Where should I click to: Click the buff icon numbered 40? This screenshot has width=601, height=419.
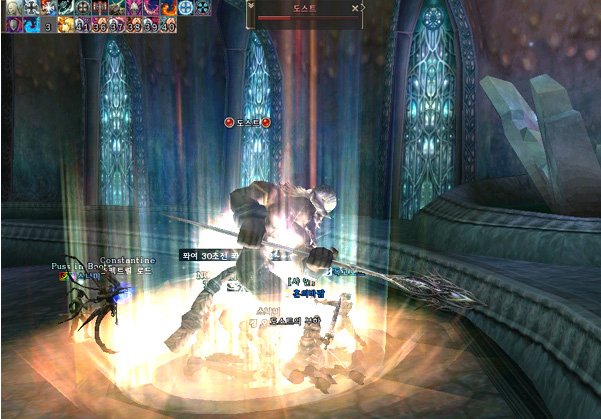coord(167,25)
